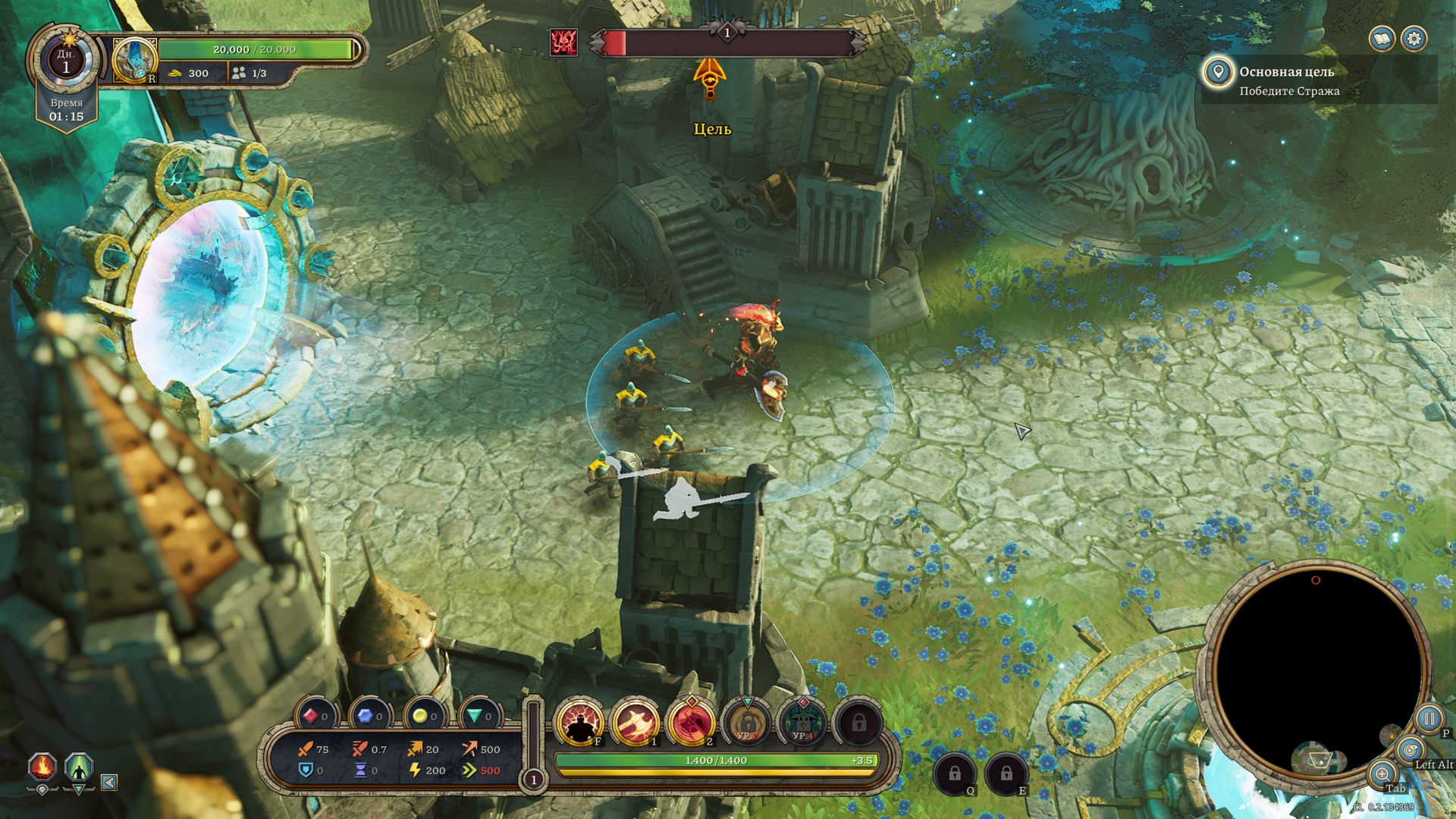Collapse the buff panel with arrow button

109,782
